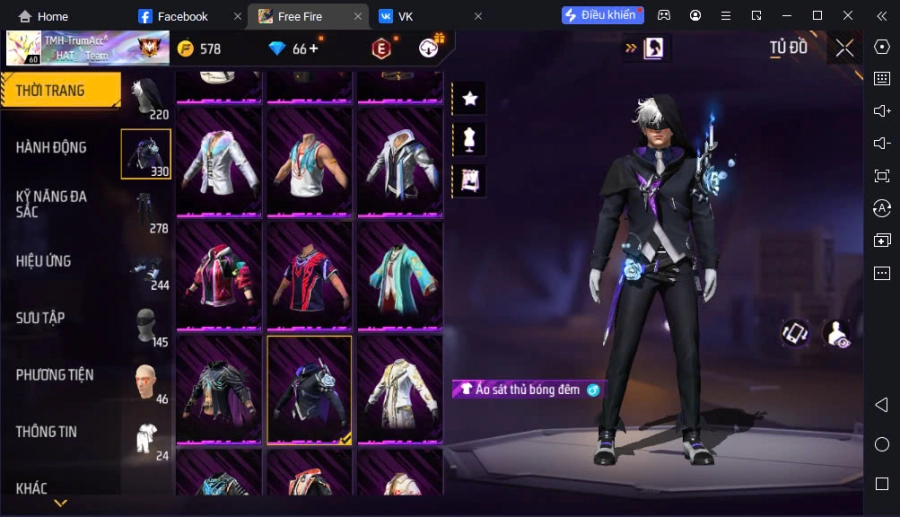Open the Thời Trang category
Screen dimensions: 900x517
(x=50, y=91)
